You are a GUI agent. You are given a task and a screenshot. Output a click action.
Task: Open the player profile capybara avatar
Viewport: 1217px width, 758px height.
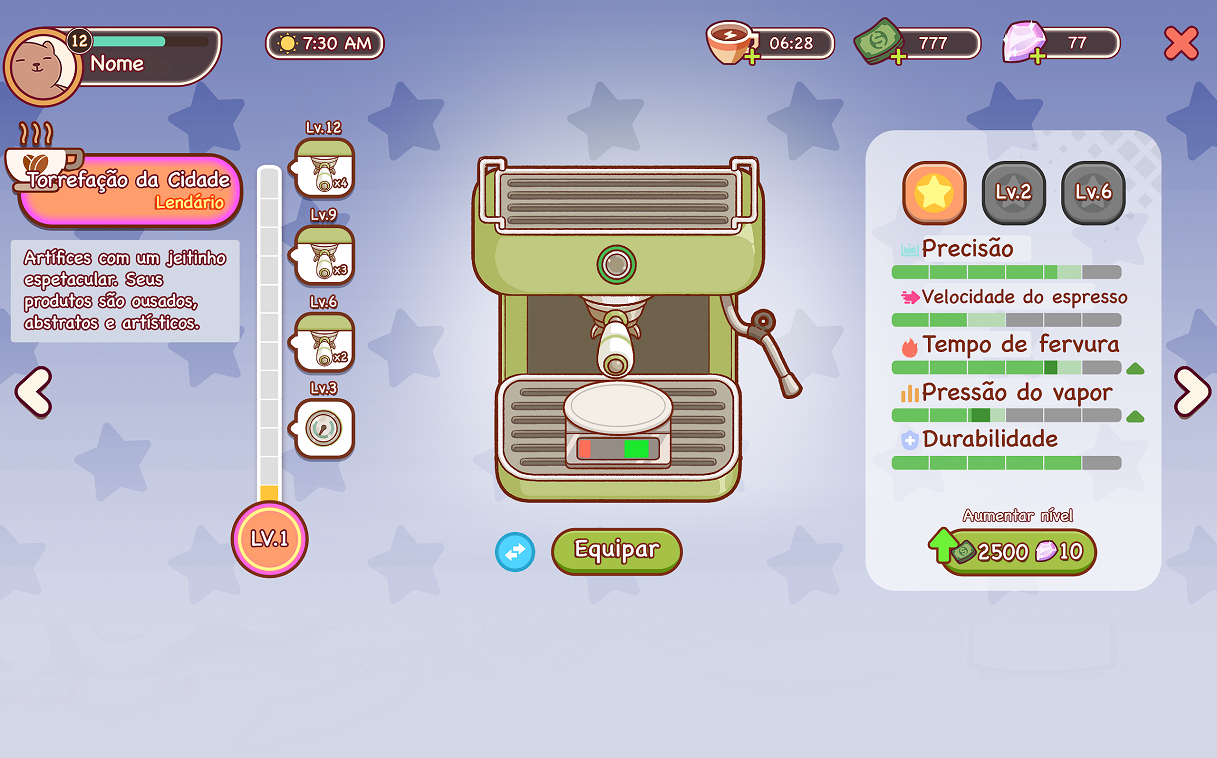click(x=42, y=66)
